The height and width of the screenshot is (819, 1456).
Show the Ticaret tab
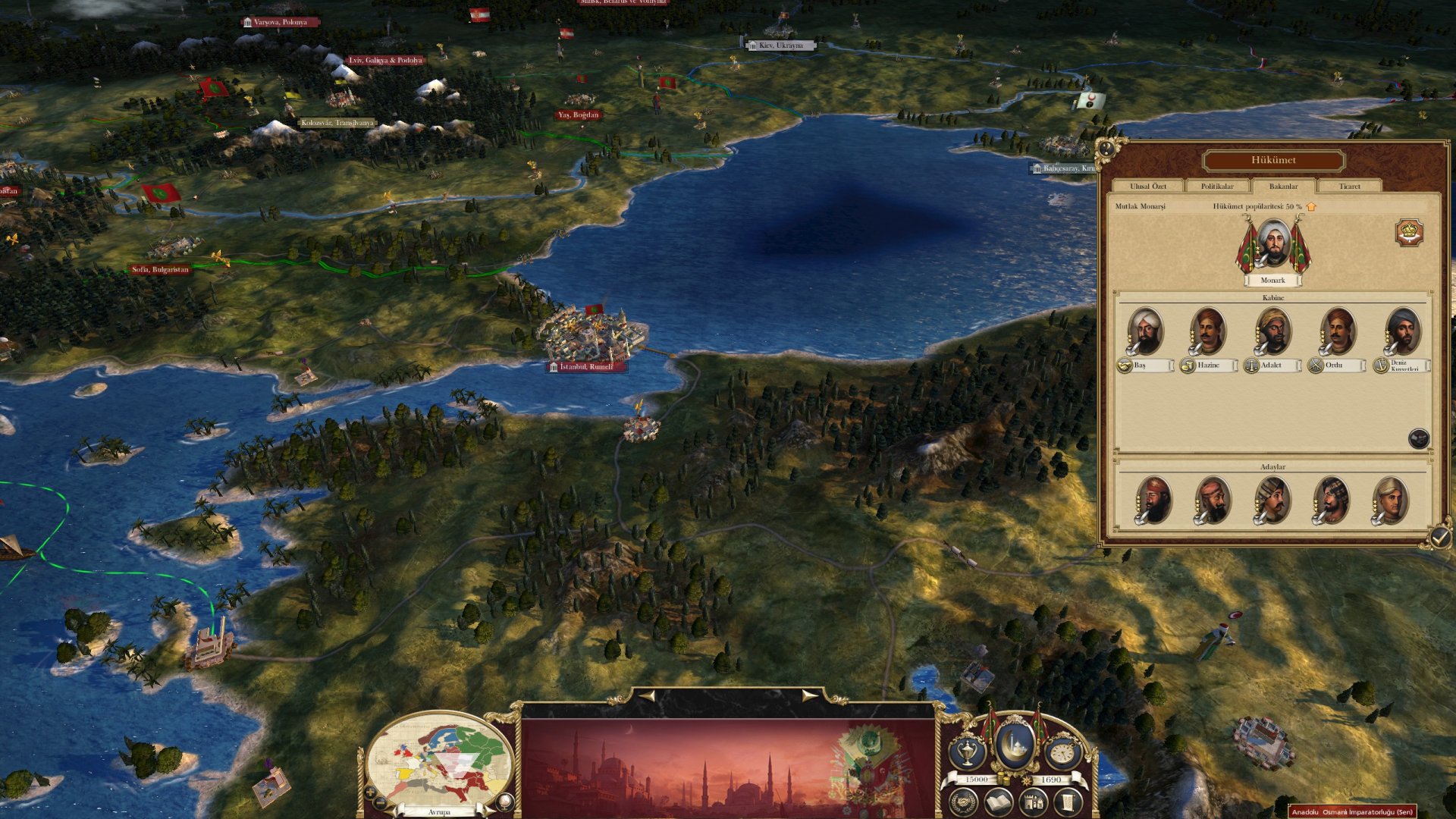point(1349,187)
